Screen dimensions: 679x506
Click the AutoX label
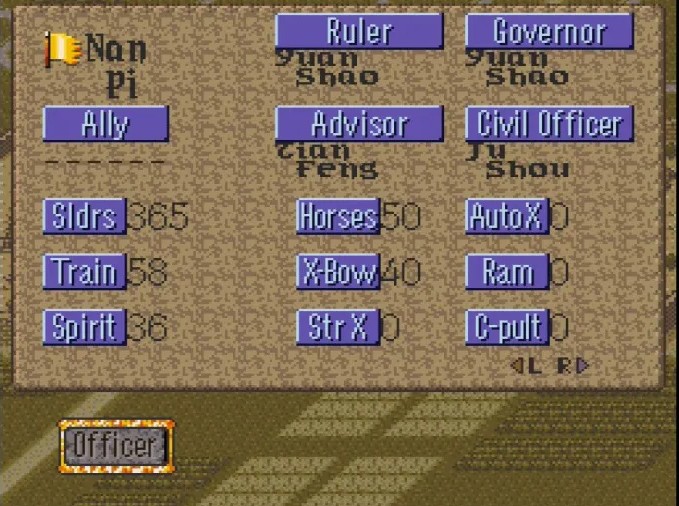[507, 216]
